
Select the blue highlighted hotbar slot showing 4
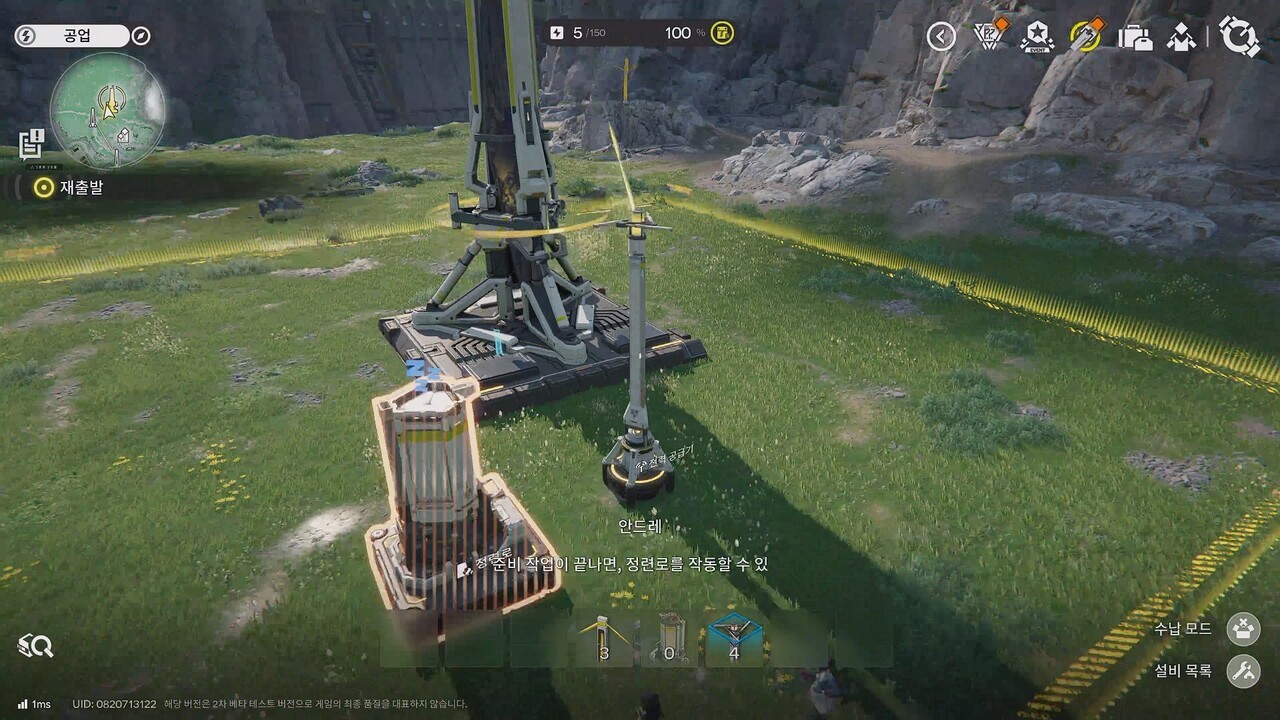[734, 638]
